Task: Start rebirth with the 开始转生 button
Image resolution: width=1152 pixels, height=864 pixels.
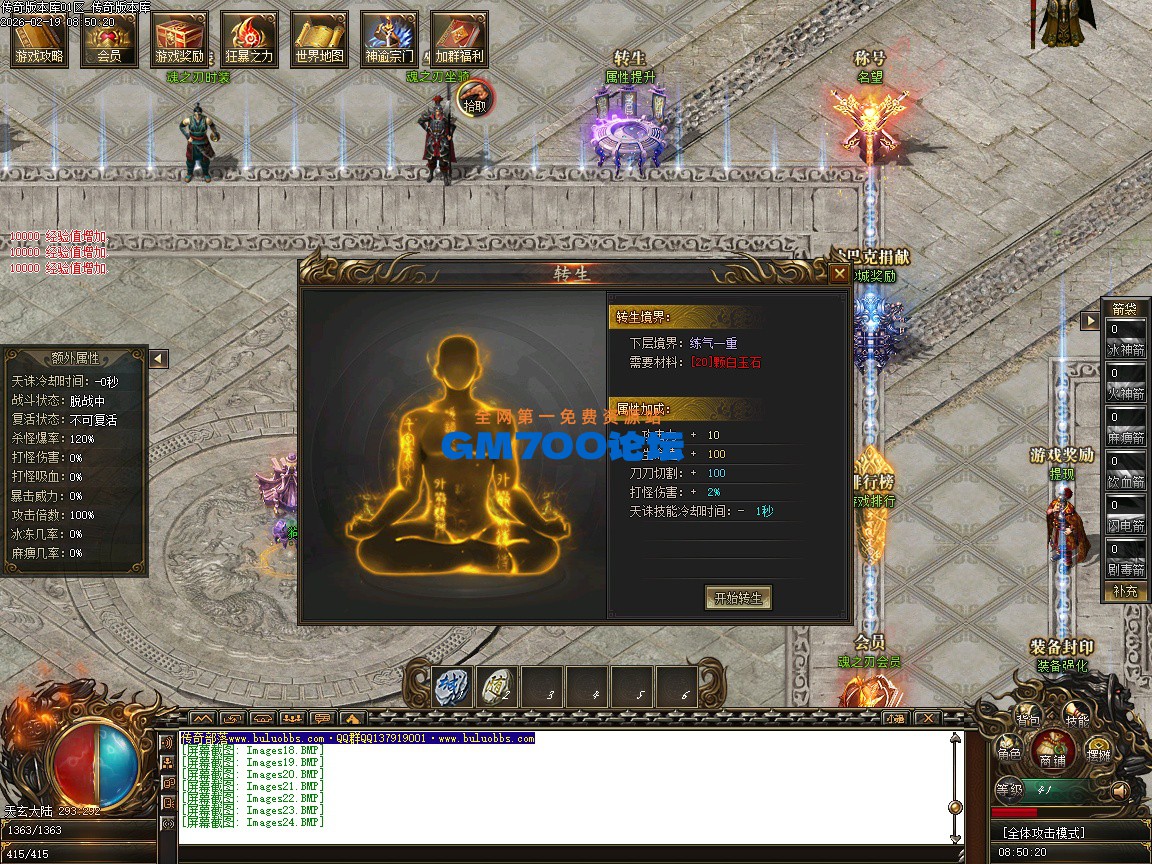Action: click(x=738, y=598)
